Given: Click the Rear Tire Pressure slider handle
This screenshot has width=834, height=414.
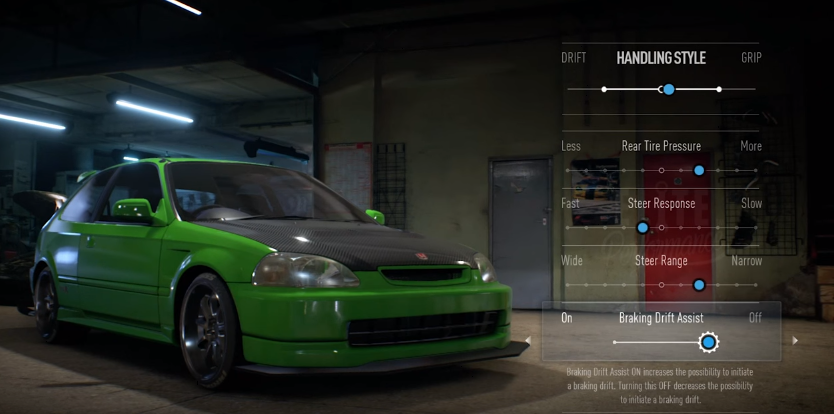Looking at the screenshot, I should [x=699, y=171].
